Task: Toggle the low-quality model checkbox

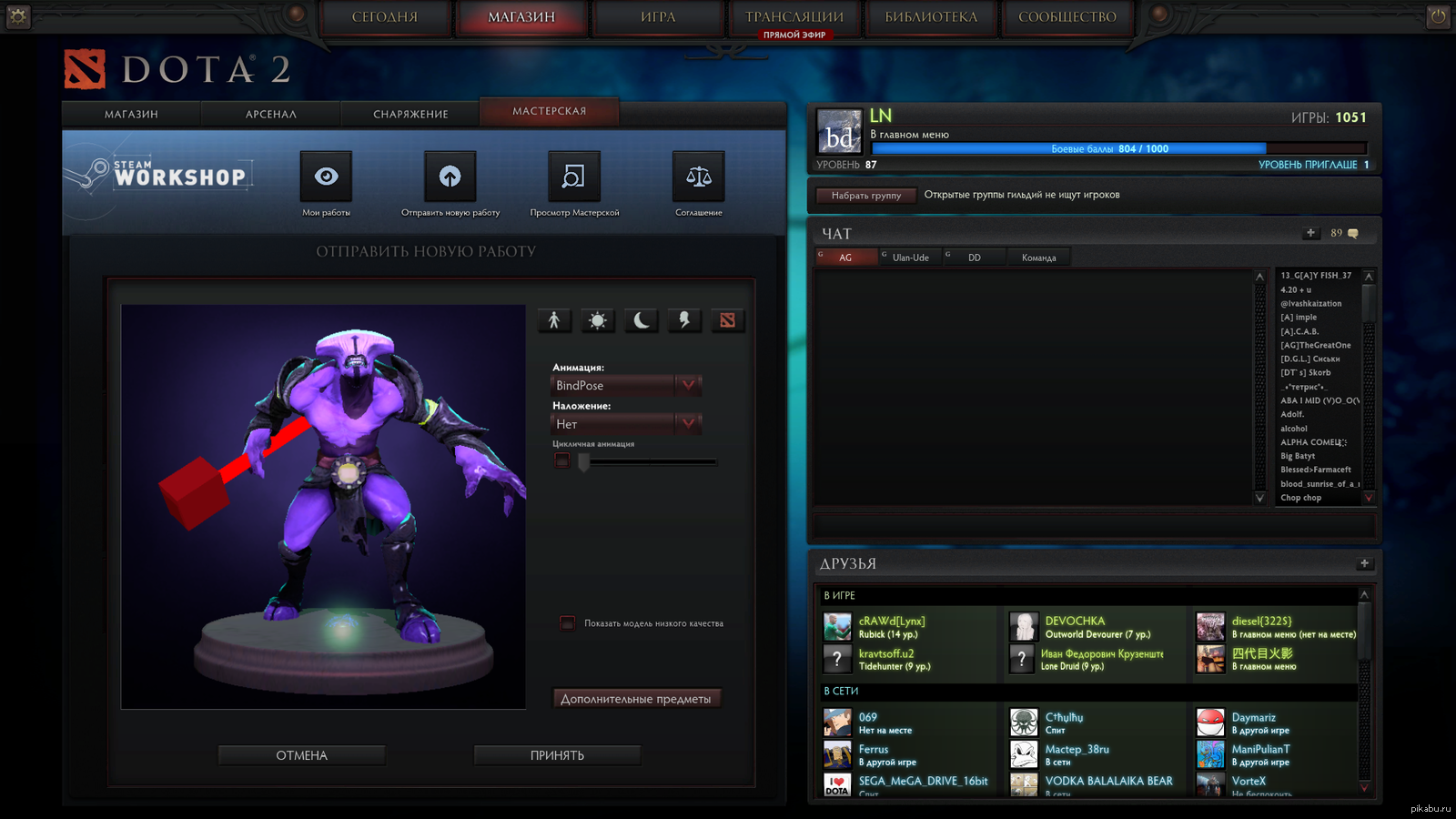Action: pyautogui.click(x=567, y=623)
